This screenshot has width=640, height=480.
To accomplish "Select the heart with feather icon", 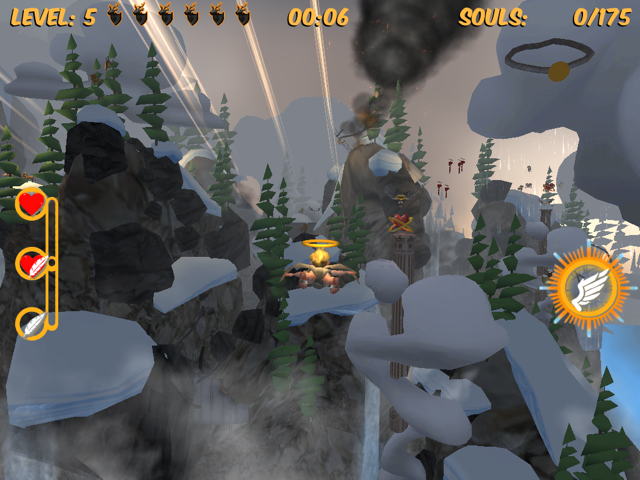I will click(32, 264).
